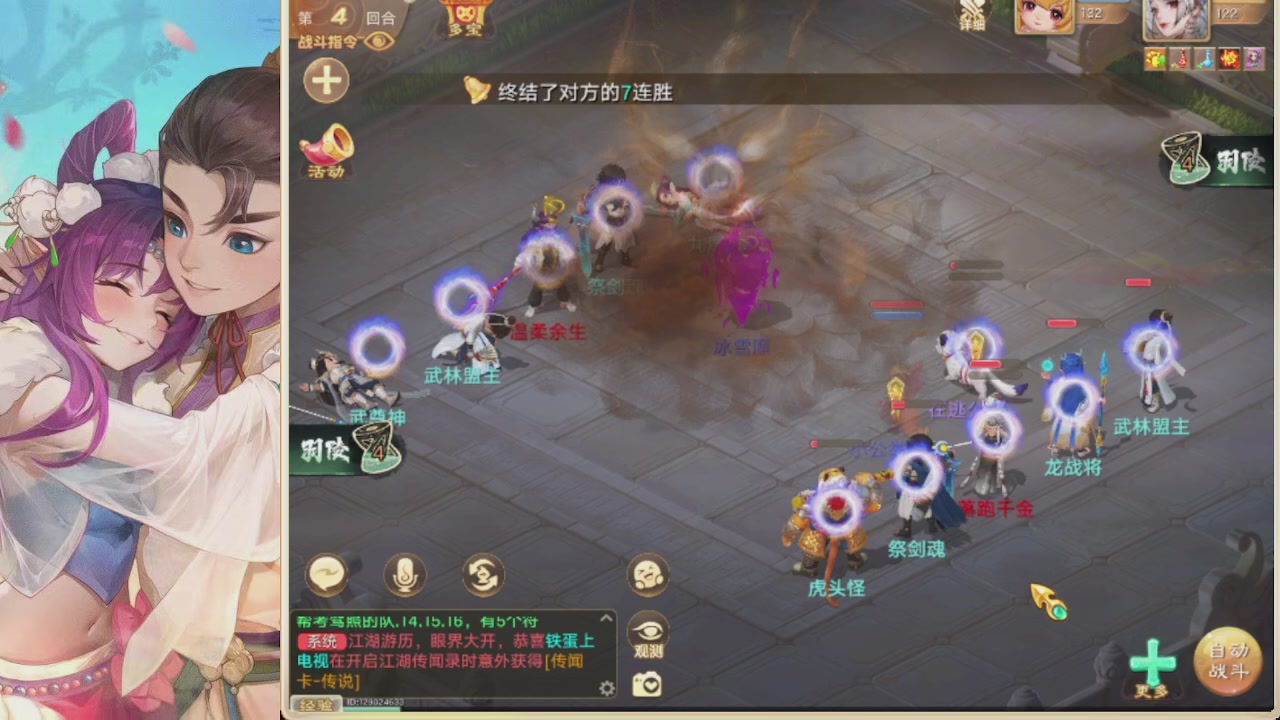Open the chat settings gear
This screenshot has width=1280, height=720.
pyautogui.click(x=607, y=688)
